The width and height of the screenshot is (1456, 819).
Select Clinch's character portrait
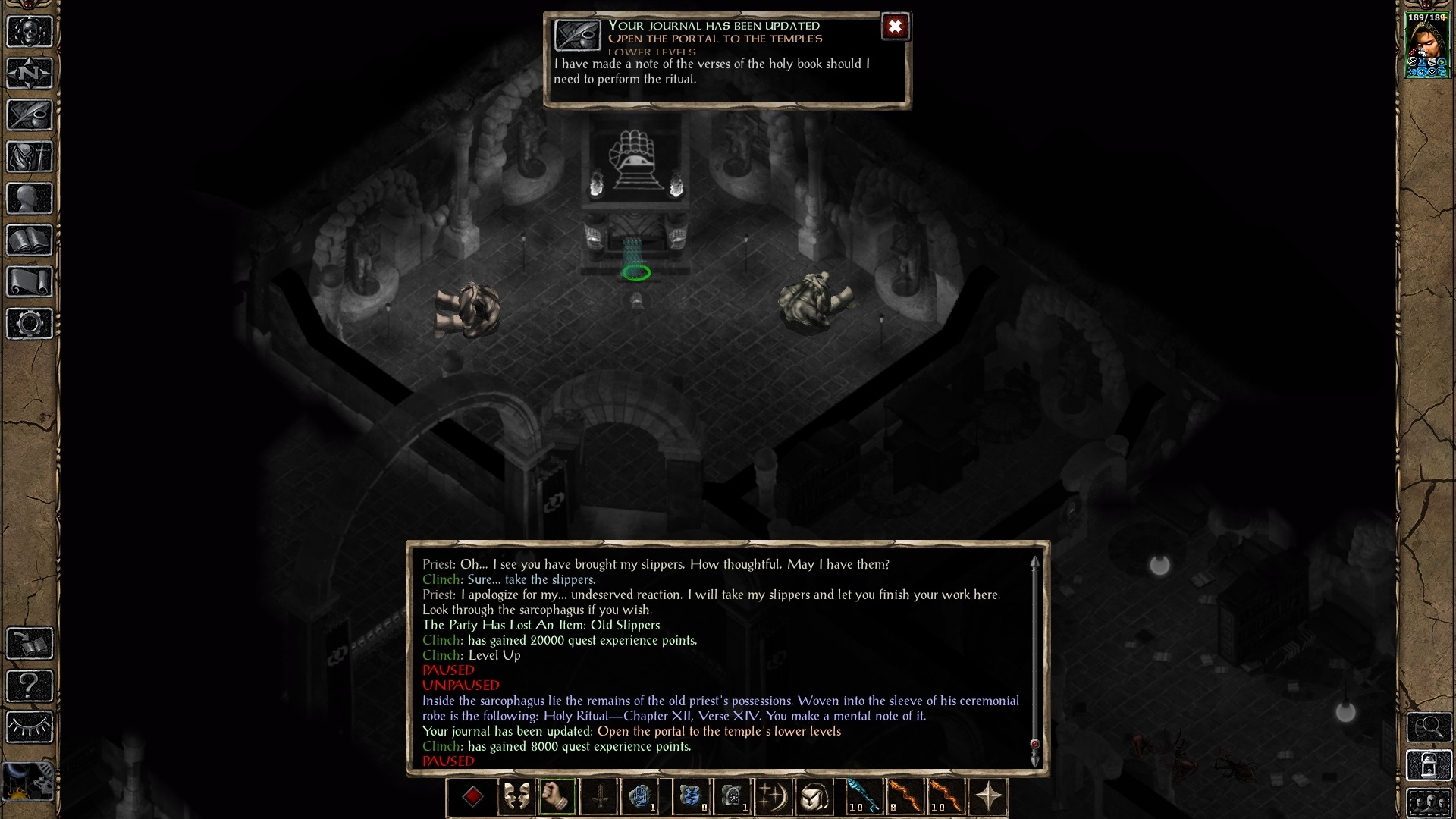click(x=1427, y=45)
